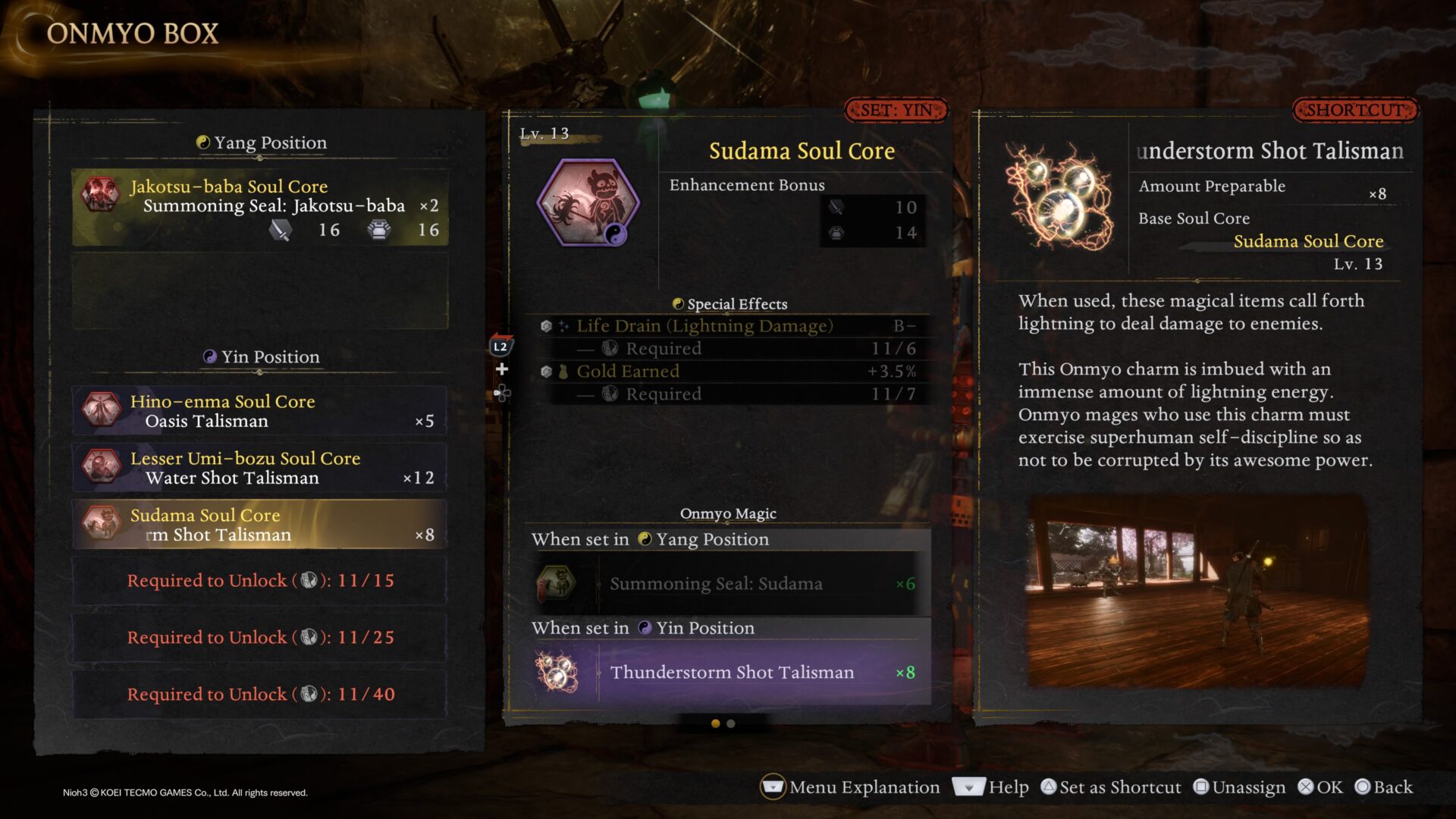Viewport: 1456px width, 819px height.
Task: Select locked slot requiring 11/25
Action: [x=259, y=638]
